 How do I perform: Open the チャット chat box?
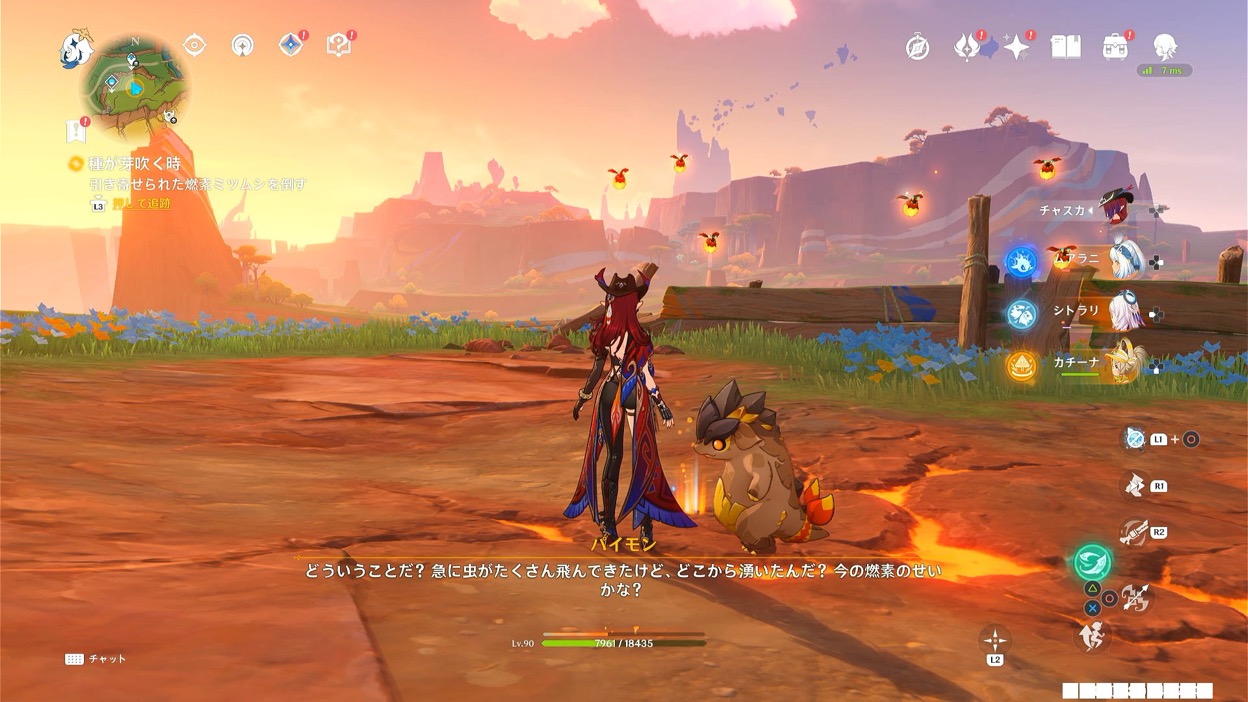click(x=96, y=659)
